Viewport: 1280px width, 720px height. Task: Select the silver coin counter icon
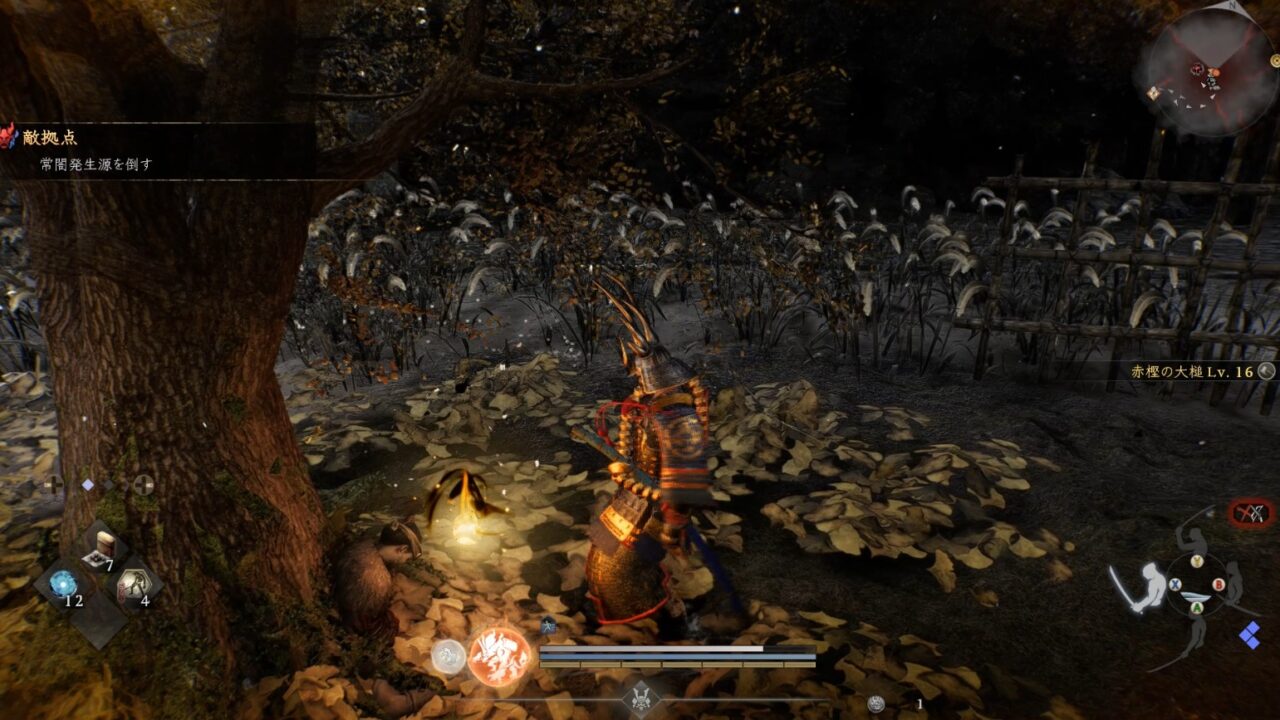click(x=876, y=704)
